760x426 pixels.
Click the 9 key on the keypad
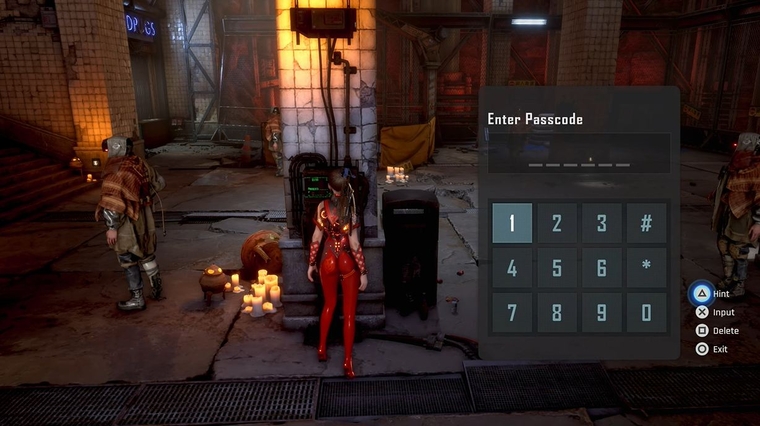(x=602, y=313)
